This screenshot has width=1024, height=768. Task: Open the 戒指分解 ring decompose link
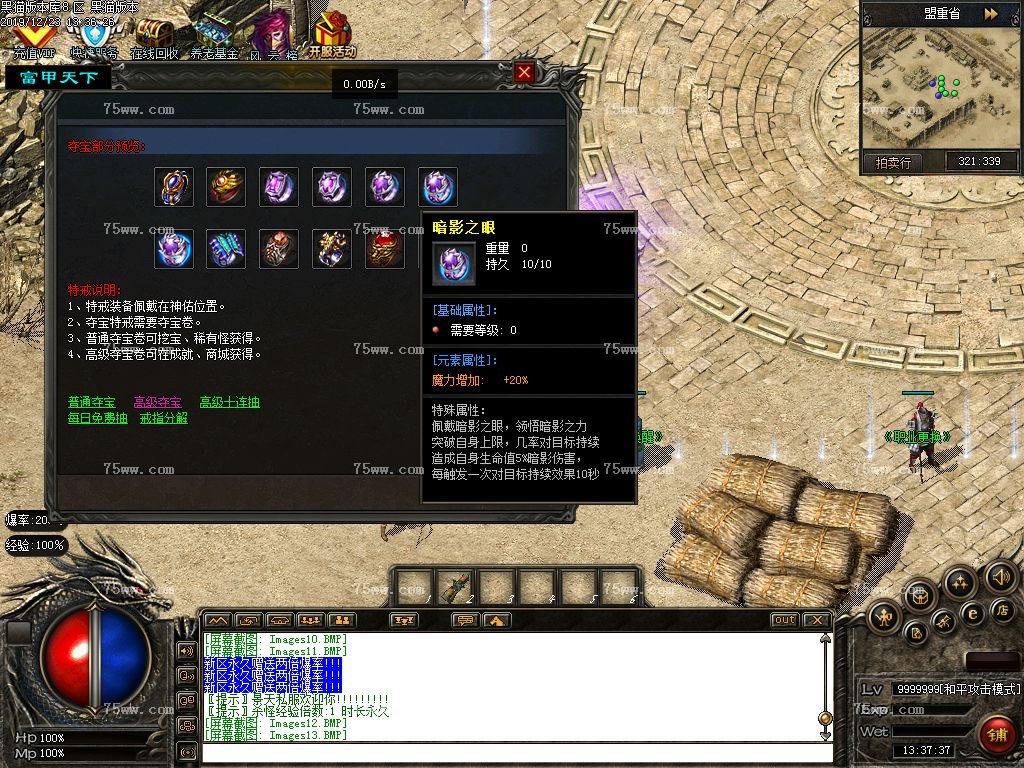pos(163,418)
